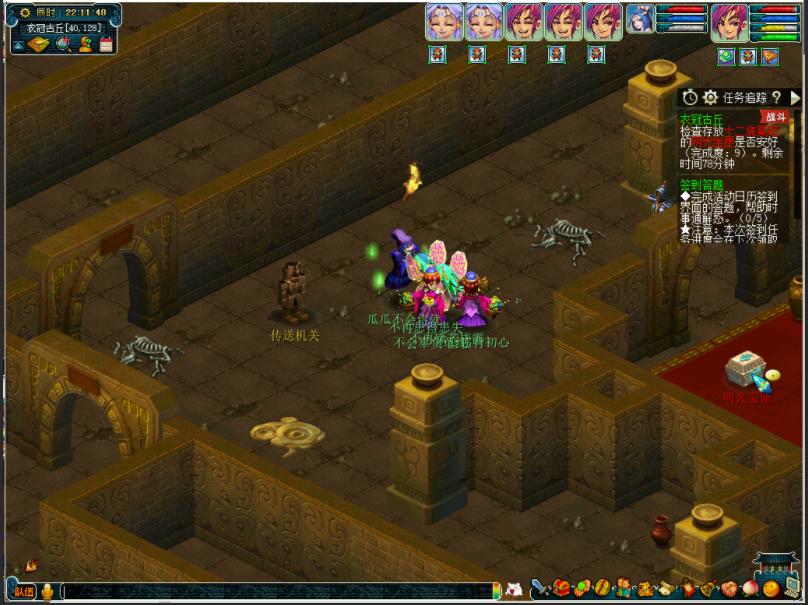Click the player character portrait at top right

pyautogui.click(x=729, y=22)
